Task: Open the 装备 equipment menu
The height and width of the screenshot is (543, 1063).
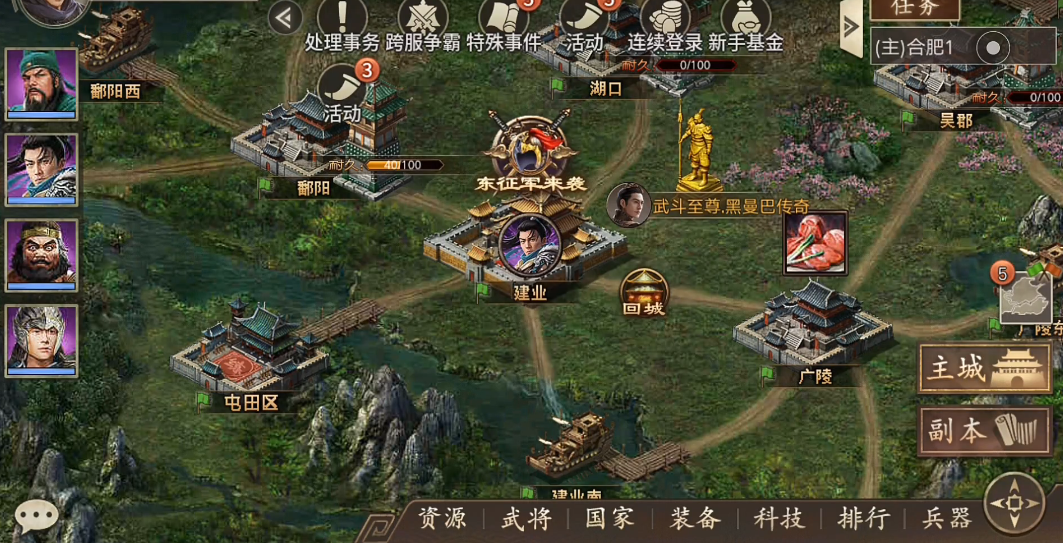Action: coord(695,518)
